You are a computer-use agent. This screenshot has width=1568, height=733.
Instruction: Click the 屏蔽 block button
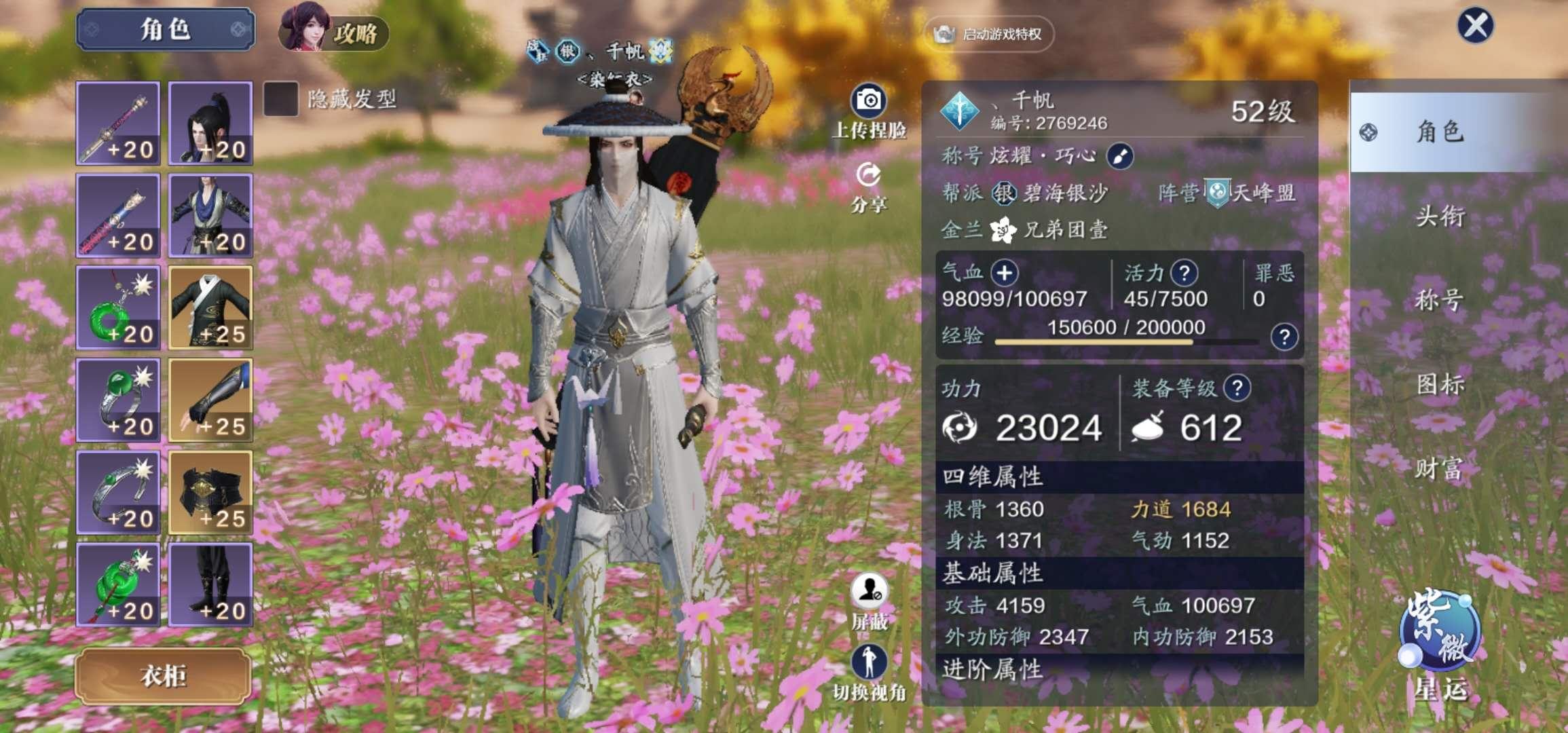tap(869, 592)
